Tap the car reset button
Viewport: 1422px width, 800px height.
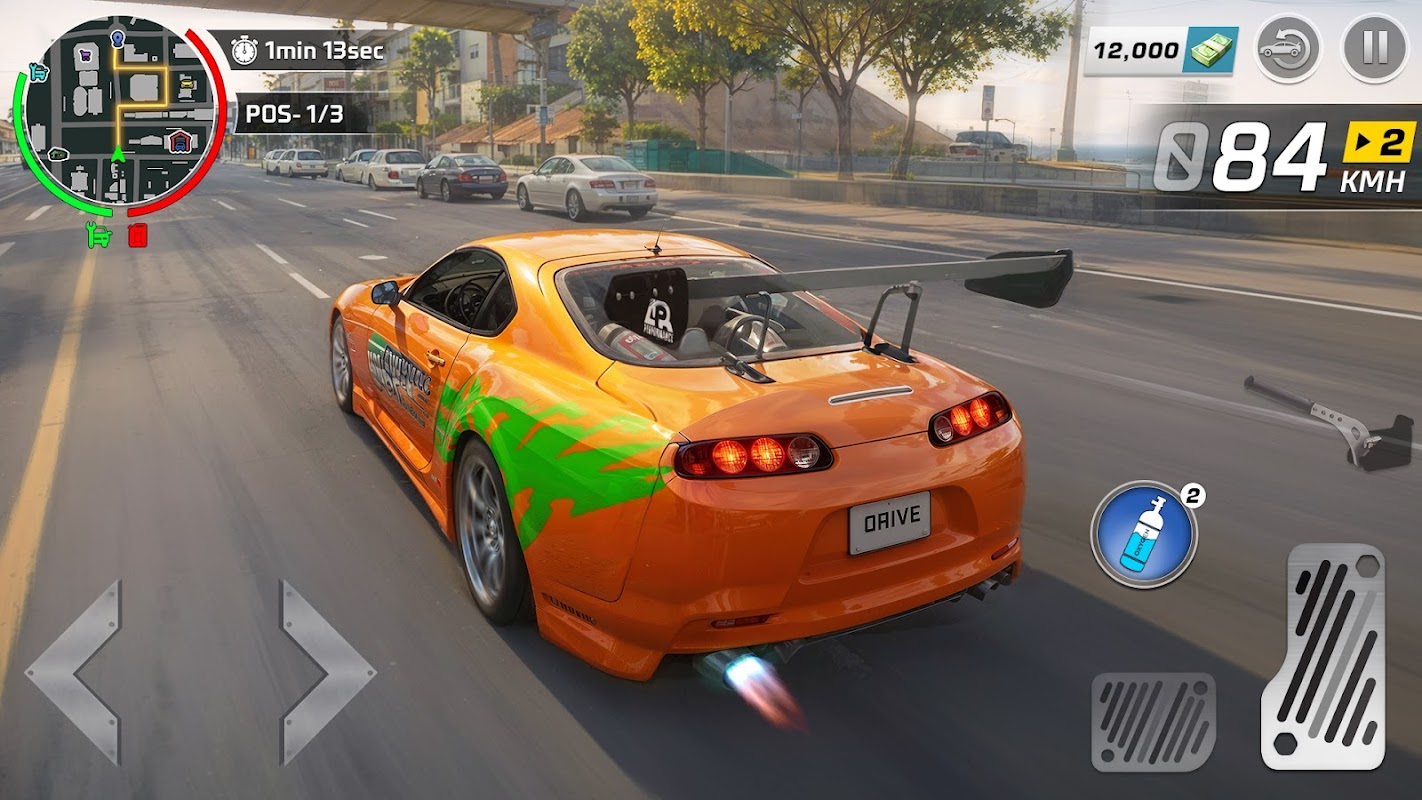pos(1287,48)
